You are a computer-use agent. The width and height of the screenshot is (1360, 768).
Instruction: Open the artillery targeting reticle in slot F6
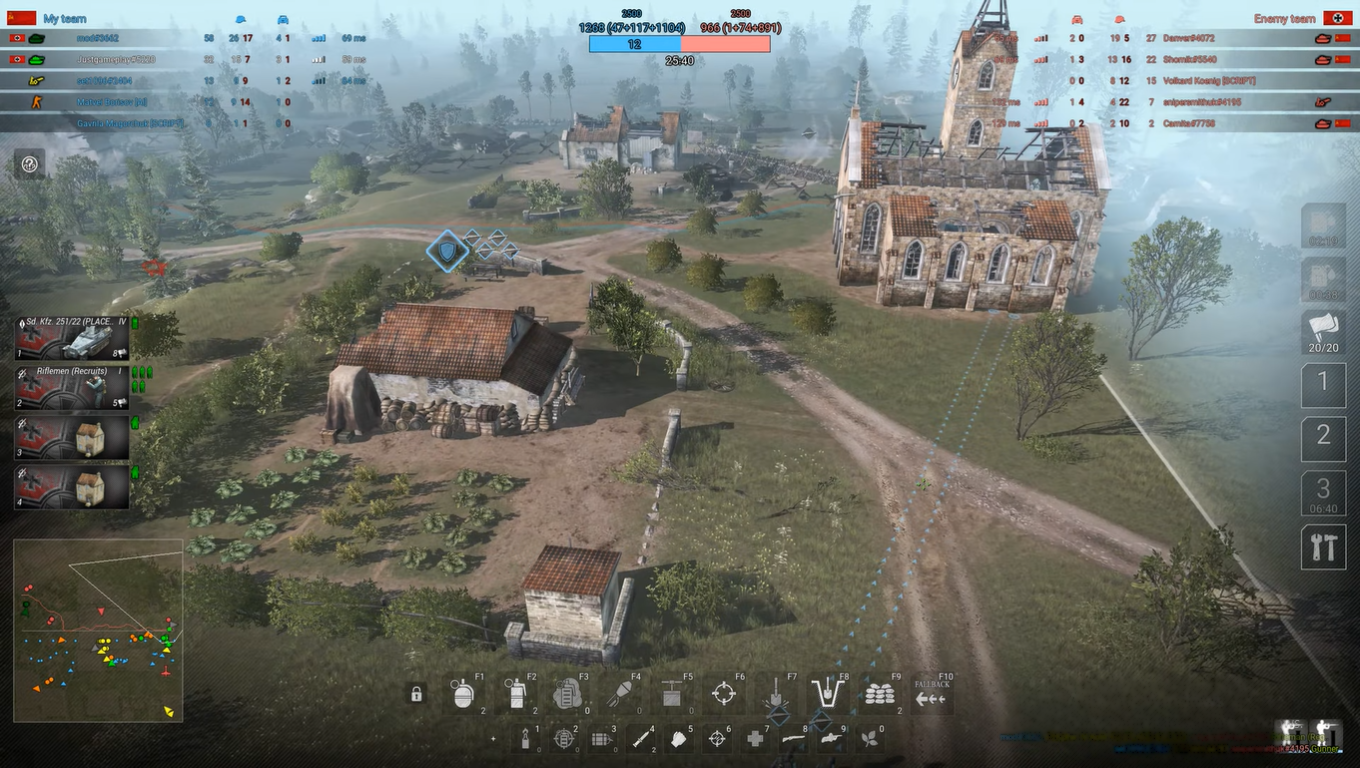725,693
